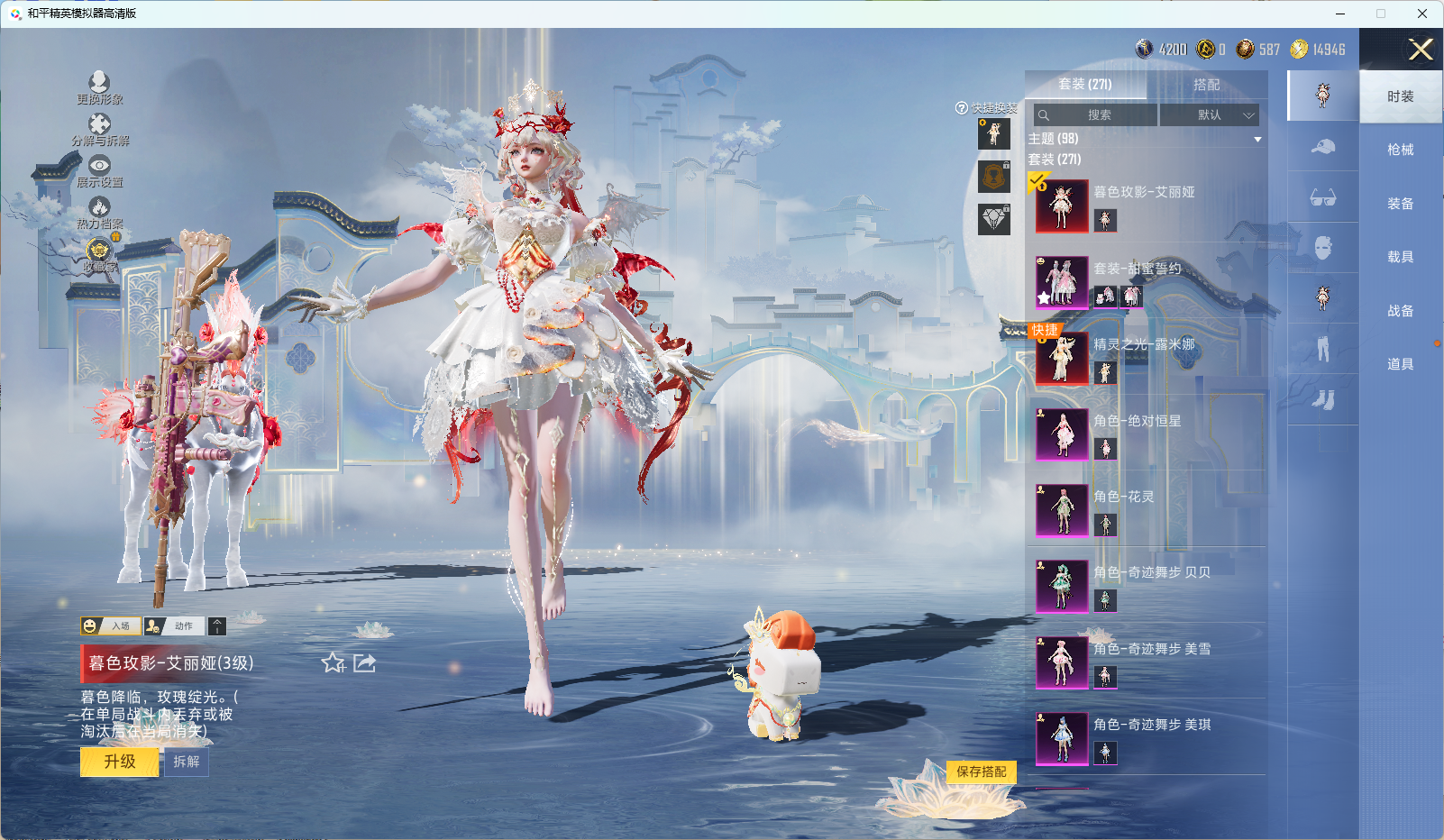
Task: Click the outfit 搜索 search field
Action: [1096, 115]
